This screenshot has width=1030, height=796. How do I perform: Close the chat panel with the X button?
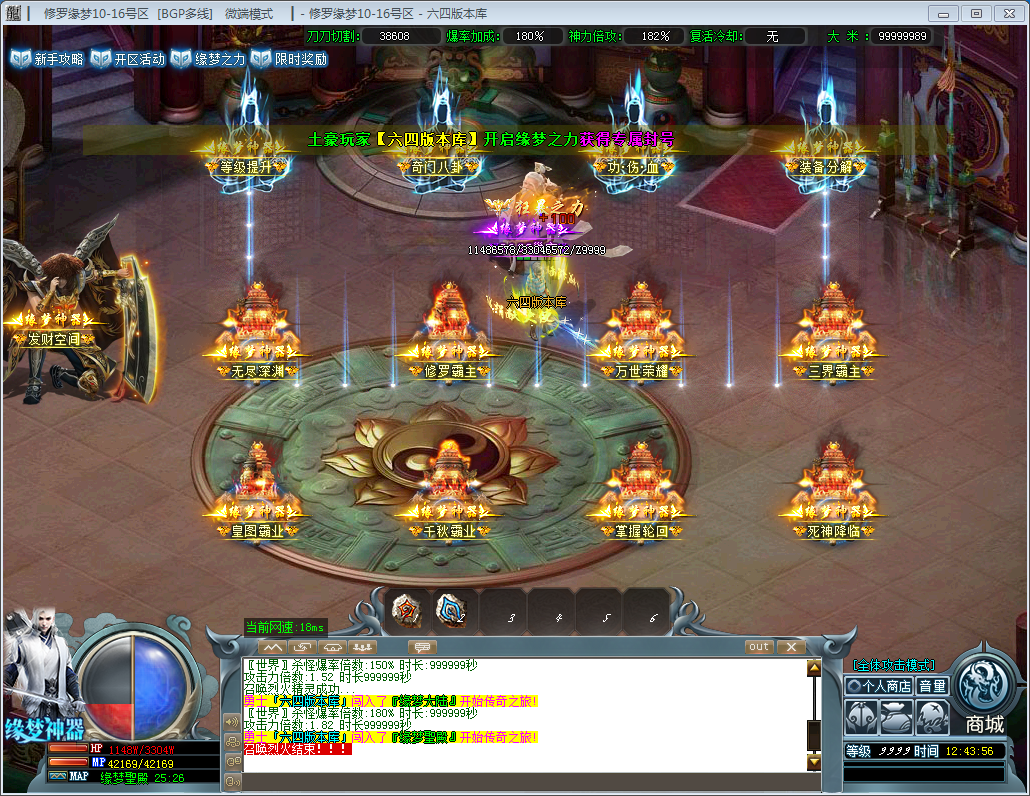(790, 647)
